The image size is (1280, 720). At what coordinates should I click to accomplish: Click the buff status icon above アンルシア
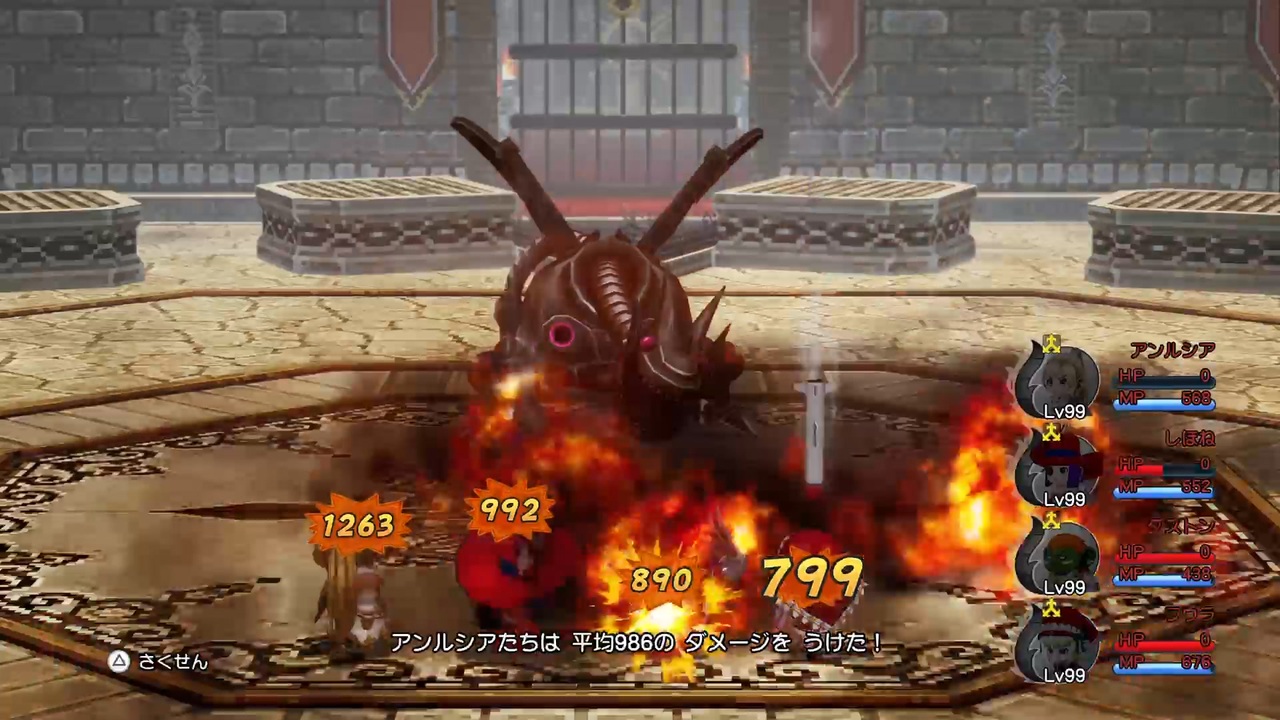[1050, 346]
